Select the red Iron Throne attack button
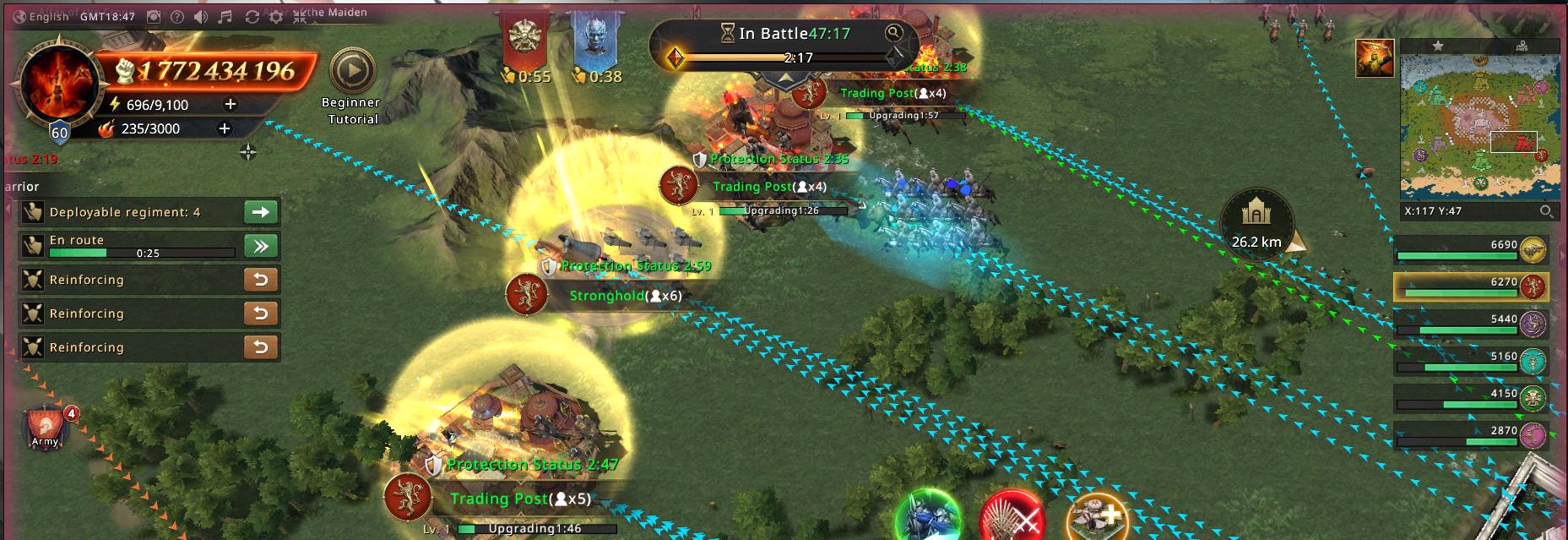The height and width of the screenshot is (540, 1568). click(1012, 517)
